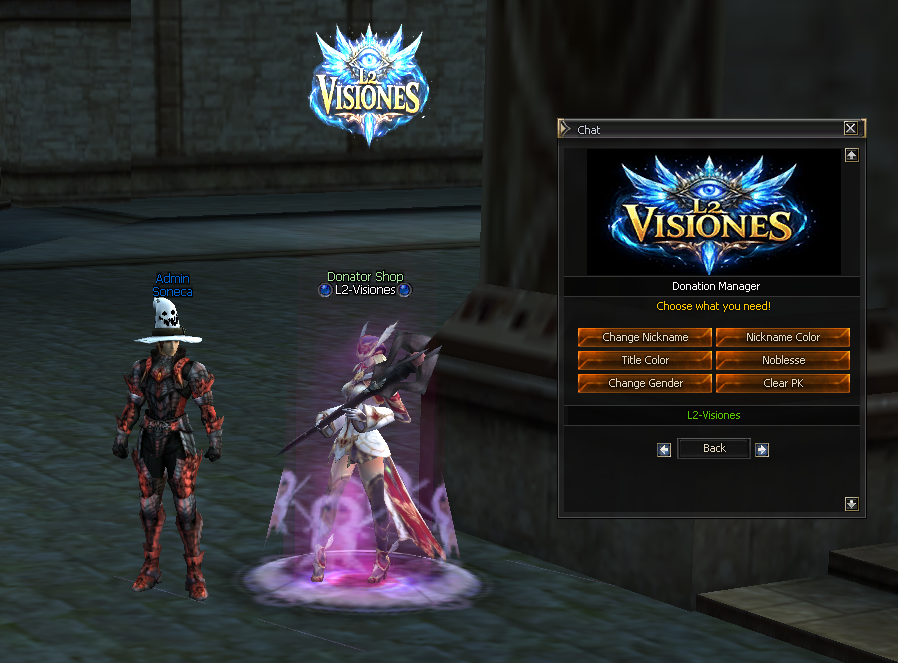Select the Nickname Color option
898x663 pixels.
click(x=783, y=337)
